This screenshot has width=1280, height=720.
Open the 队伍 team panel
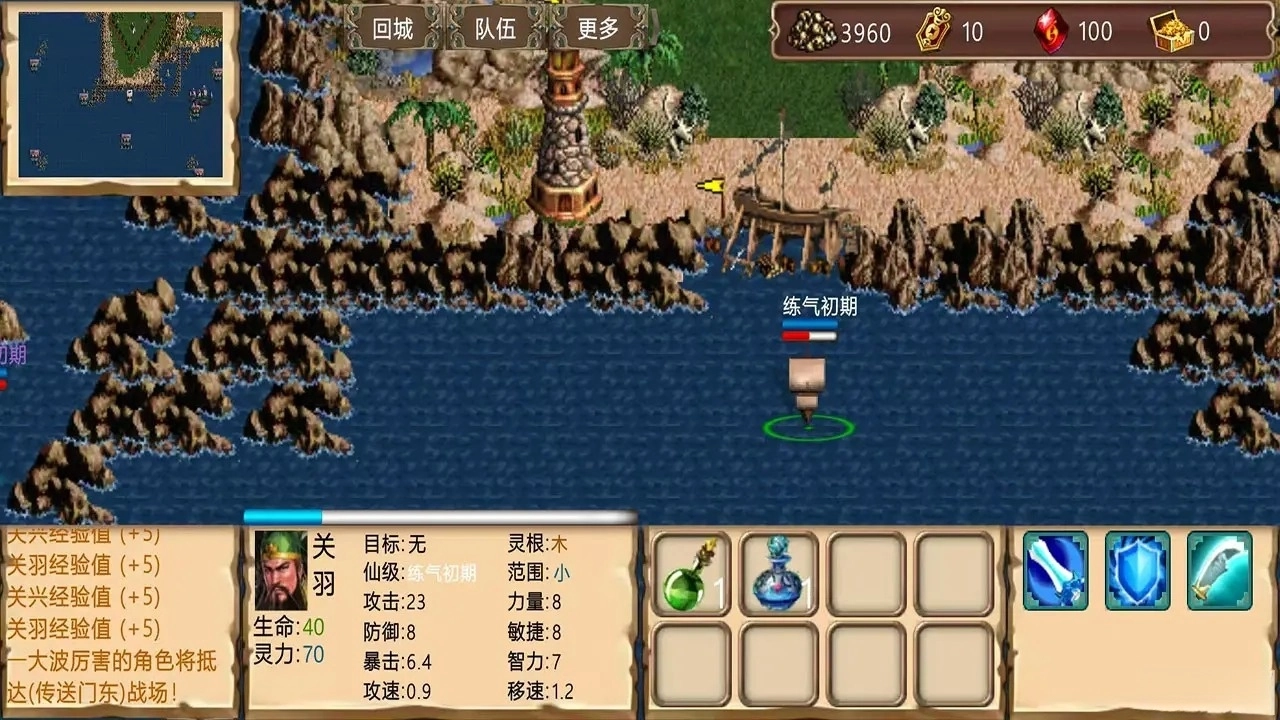[495, 29]
